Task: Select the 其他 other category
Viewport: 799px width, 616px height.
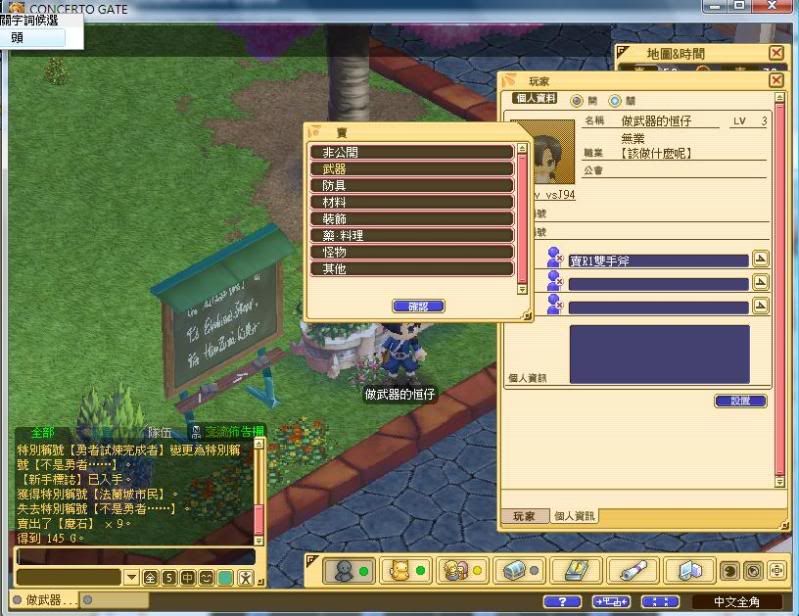Action: 412,269
